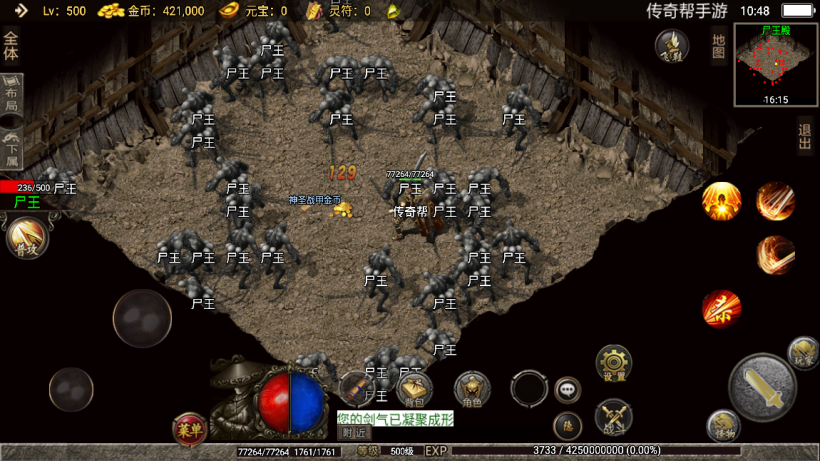The image size is (820, 461).
Task: Toggle the 普攻 normal attack button
Action: [26, 239]
